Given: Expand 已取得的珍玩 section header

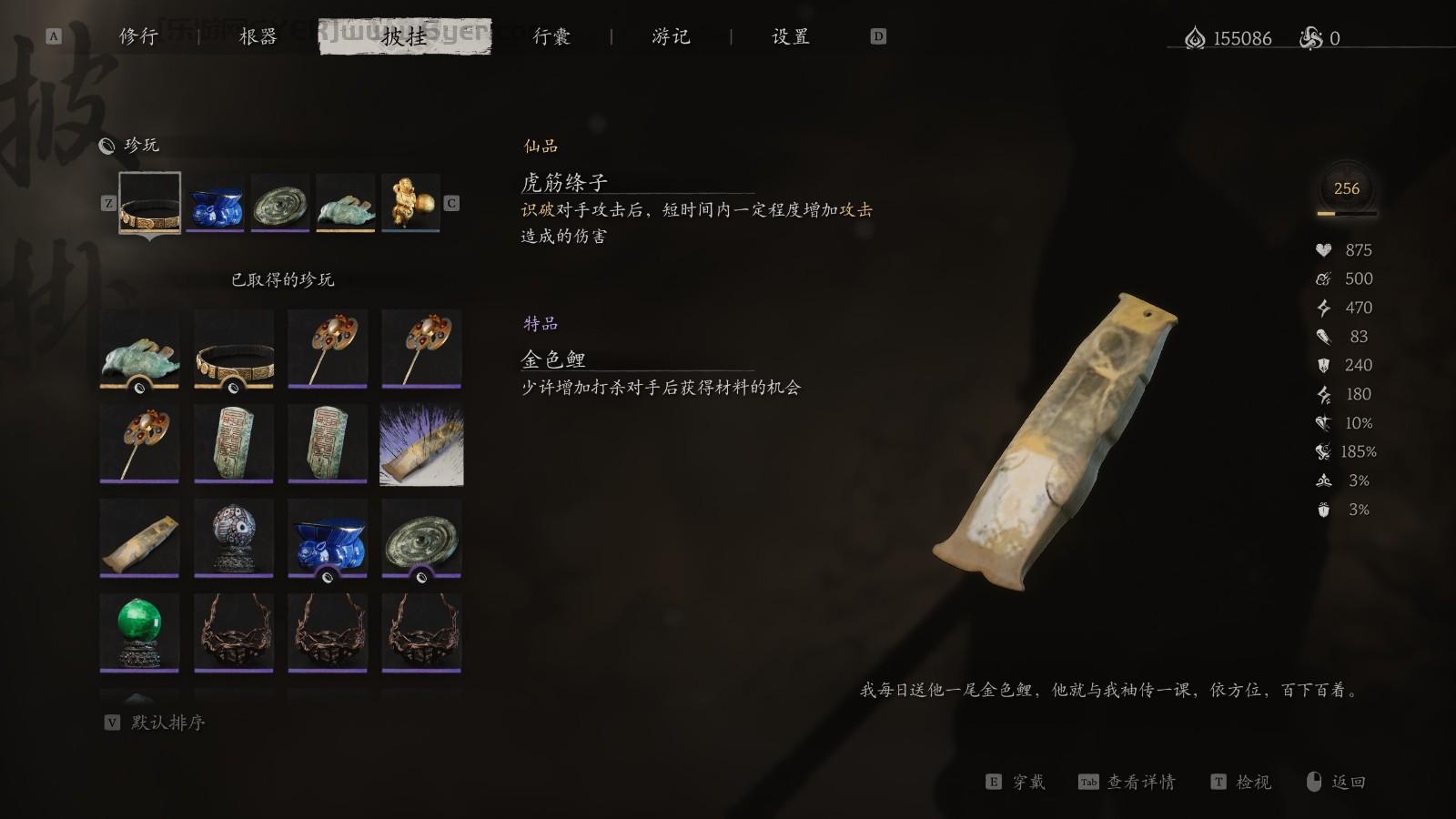Looking at the screenshot, I should tap(282, 280).
